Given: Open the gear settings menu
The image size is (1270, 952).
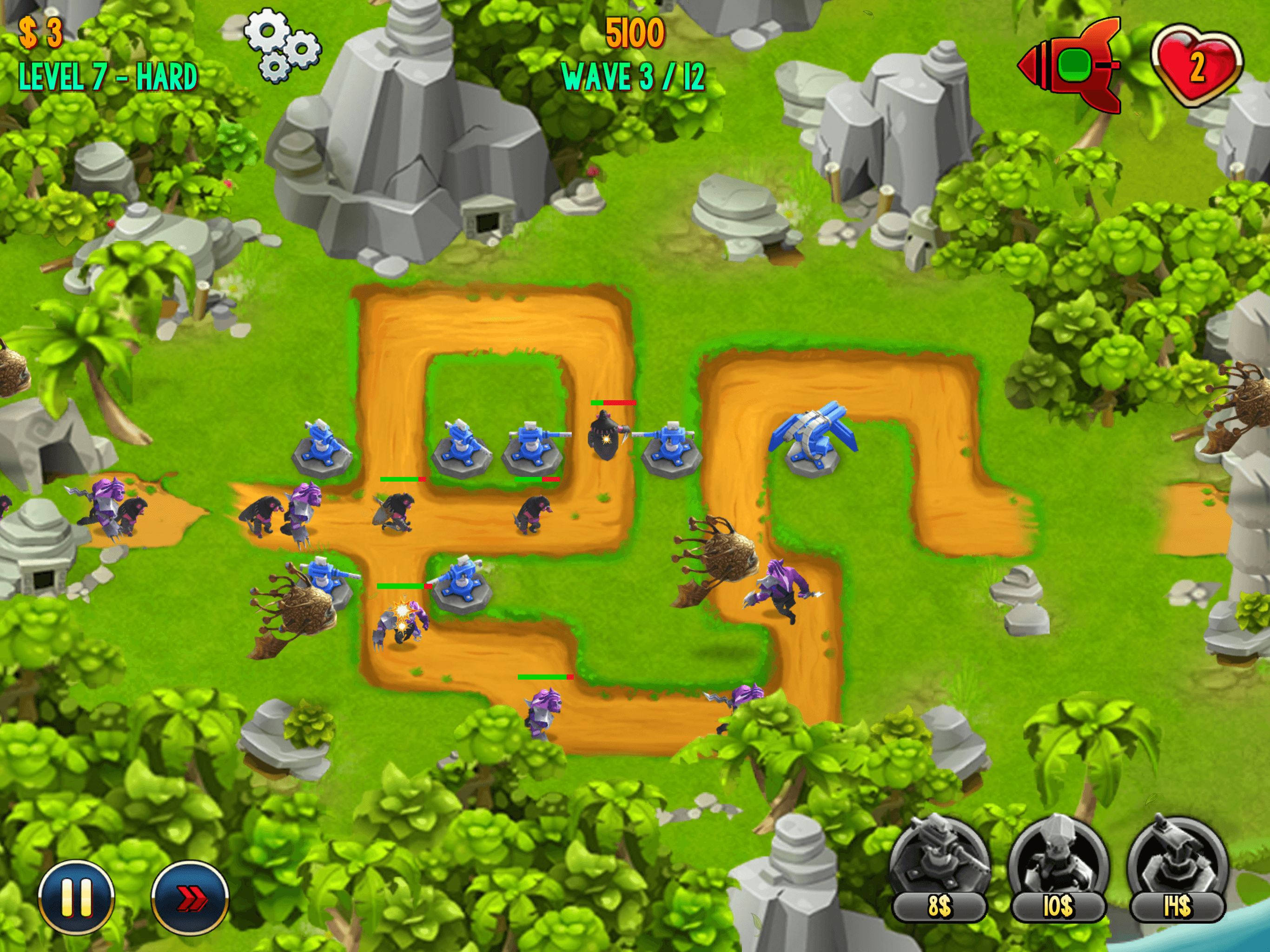Looking at the screenshot, I should pos(283,45).
